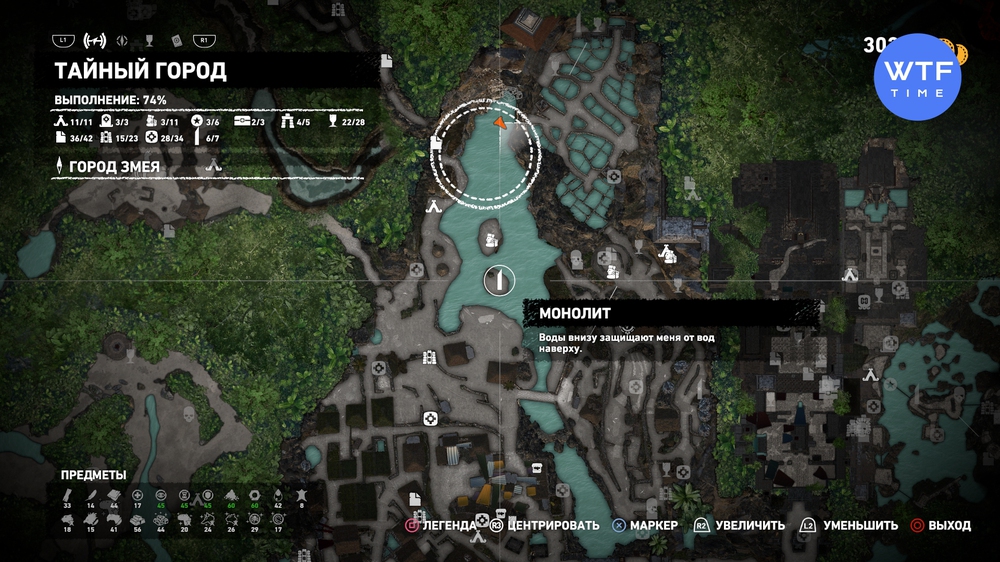Open the card-shaped tab icon
1000x562 pixels.
tap(175, 41)
